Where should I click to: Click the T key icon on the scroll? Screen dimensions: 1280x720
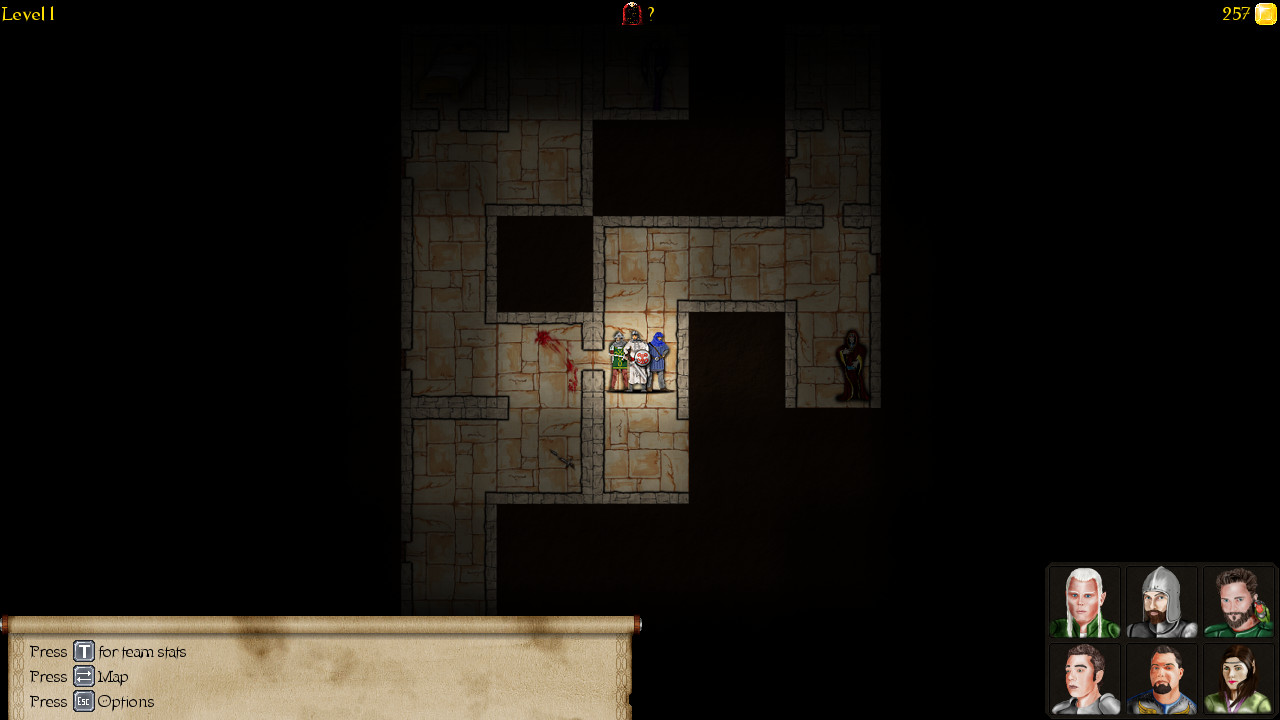click(84, 651)
